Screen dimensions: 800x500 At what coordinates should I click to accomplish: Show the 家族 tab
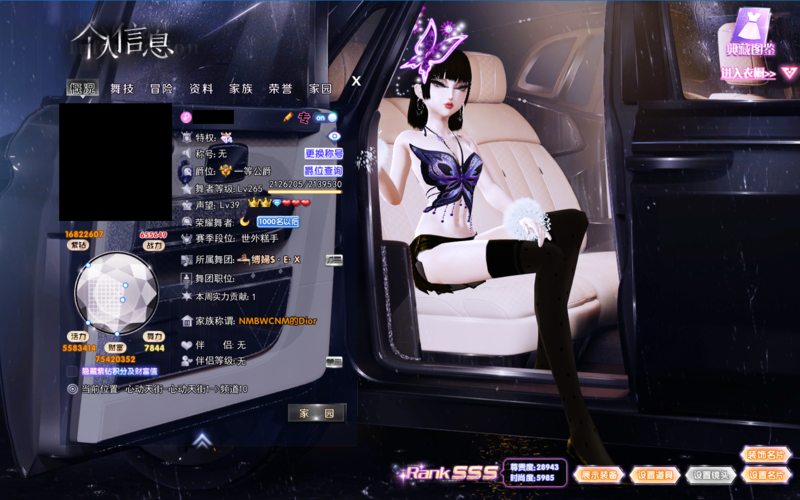[x=241, y=89]
